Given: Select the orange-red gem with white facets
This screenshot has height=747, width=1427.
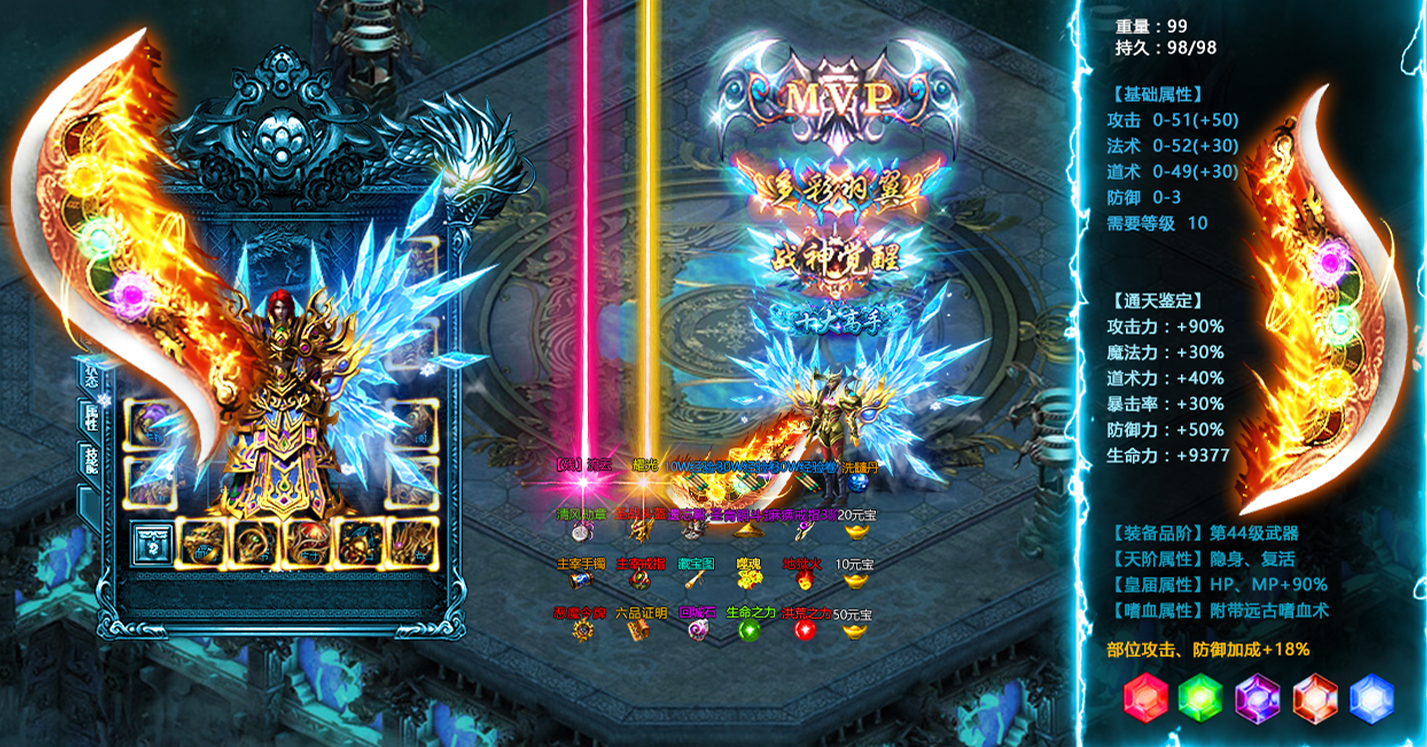Looking at the screenshot, I should 1315,698.
